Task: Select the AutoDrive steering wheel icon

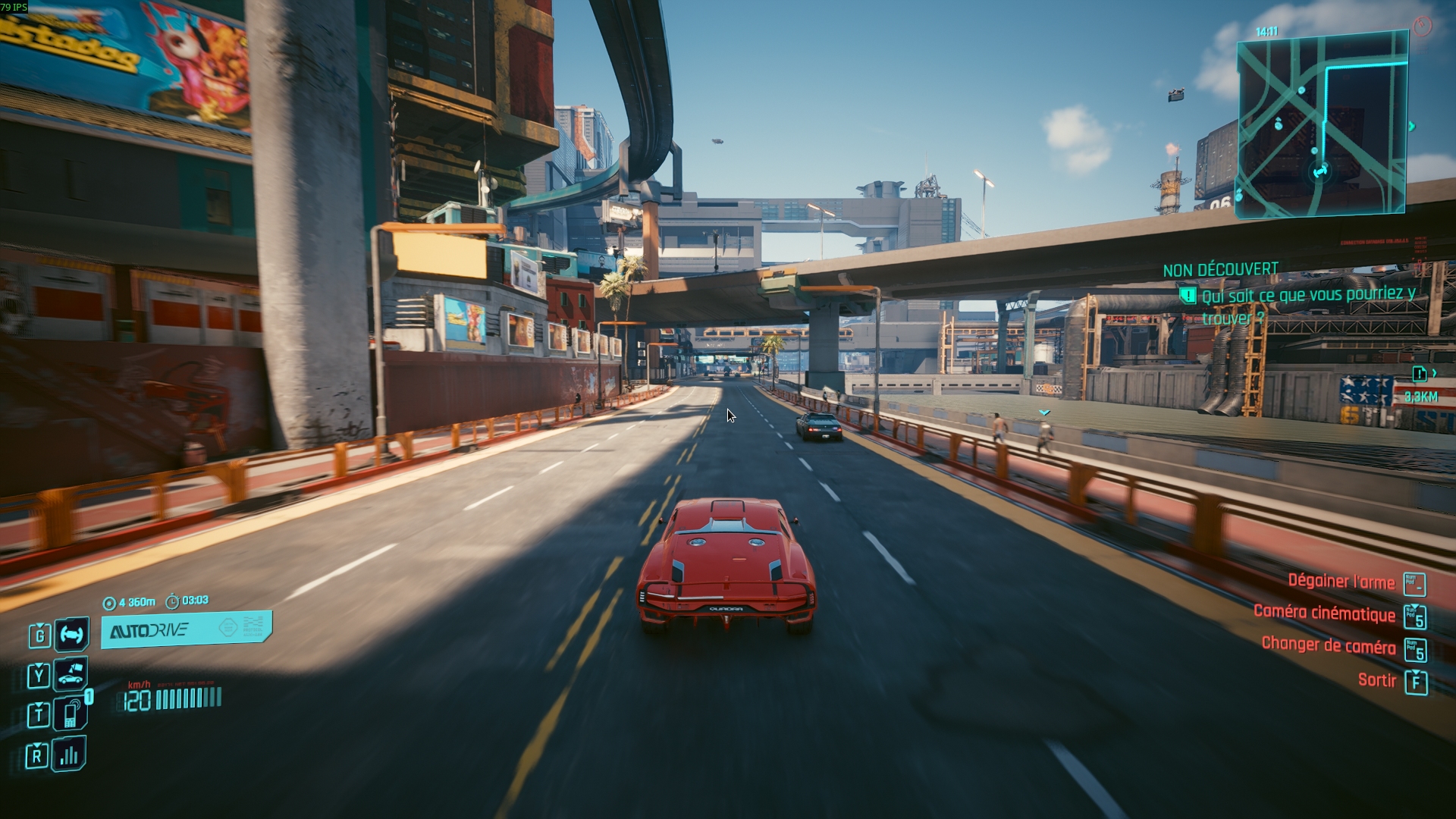Action: coord(71,634)
